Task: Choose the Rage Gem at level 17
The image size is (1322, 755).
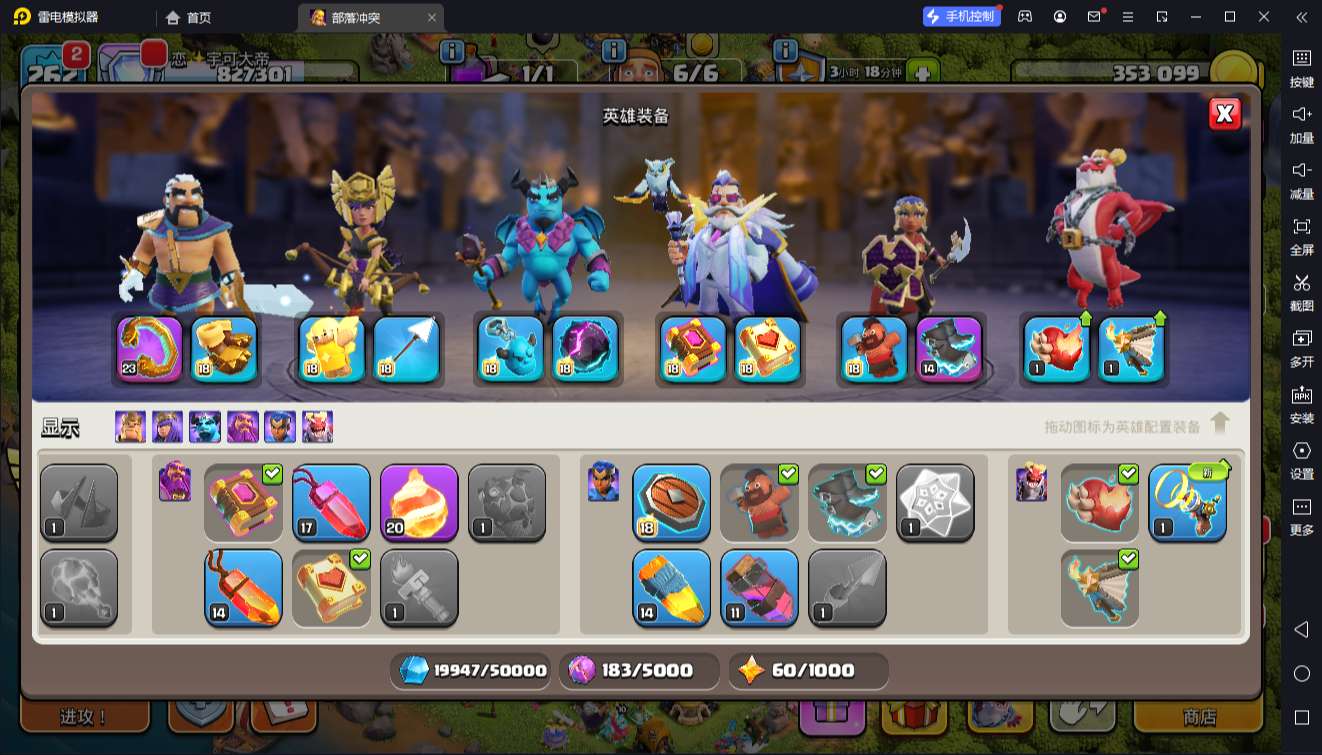Action: 331,503
